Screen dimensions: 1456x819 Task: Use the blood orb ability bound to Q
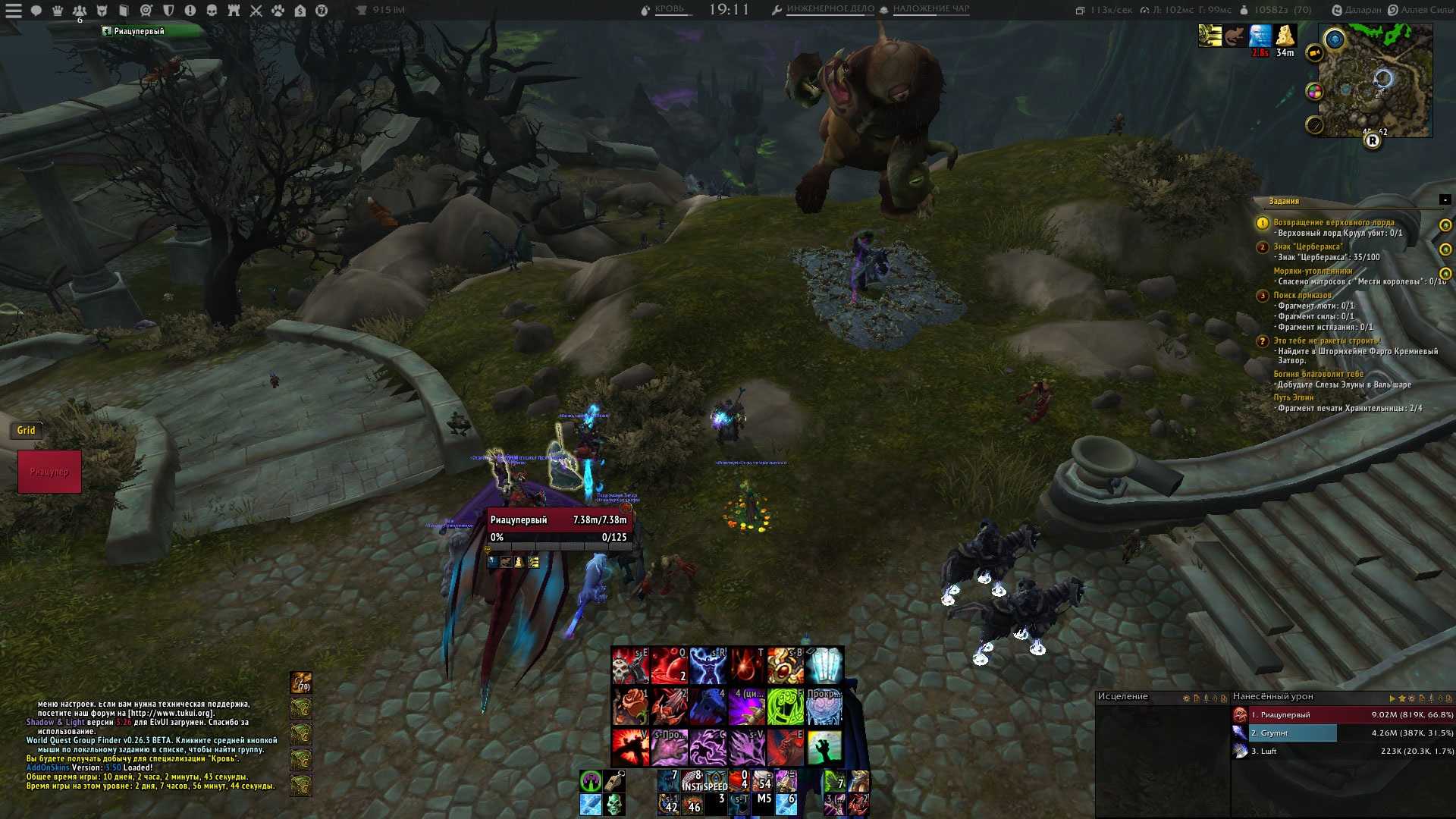tap(669, 665)
